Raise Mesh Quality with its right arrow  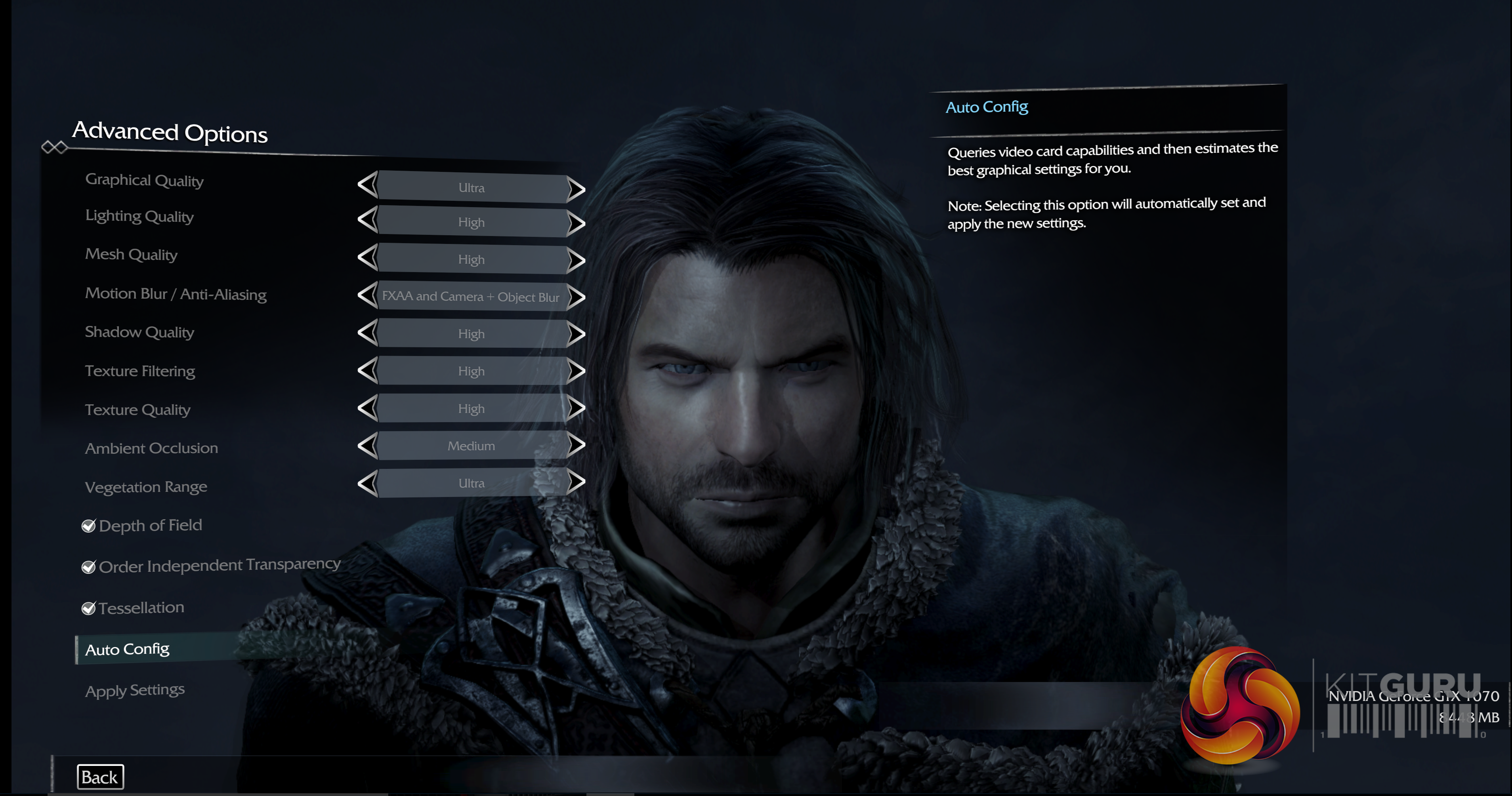(x=577, y=260)
